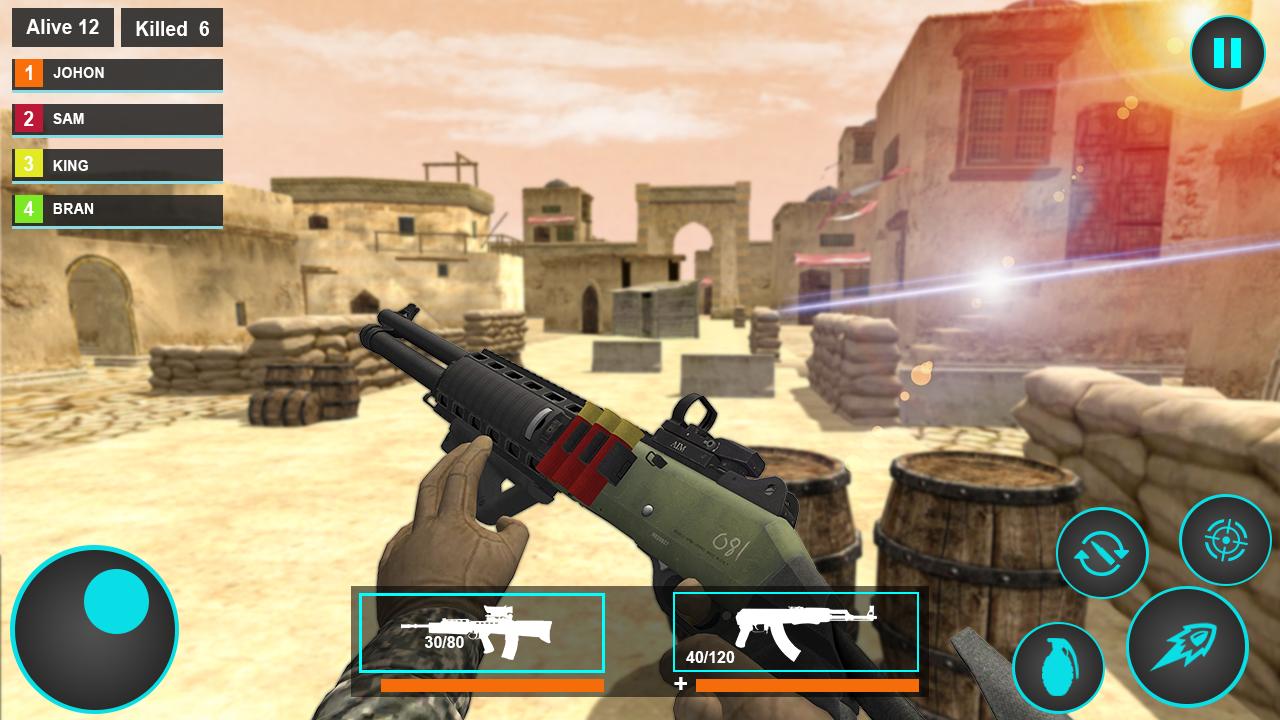Tap the Alive 12 counter
Image resolution: width=1280 pixels, height=720 pixels.
[62, 27]
